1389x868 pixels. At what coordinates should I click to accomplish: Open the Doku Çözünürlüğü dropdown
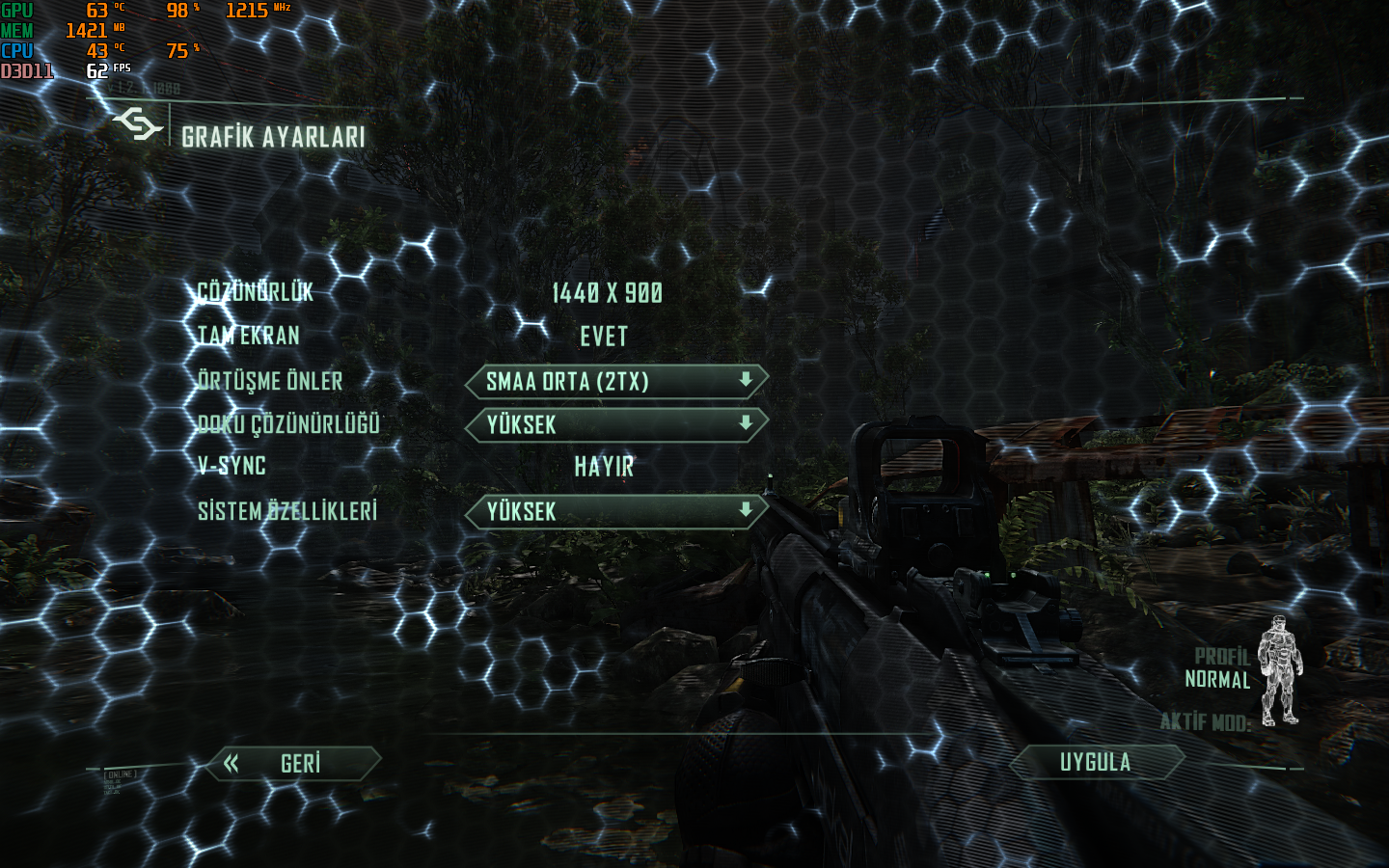click(x=616, y=425)
